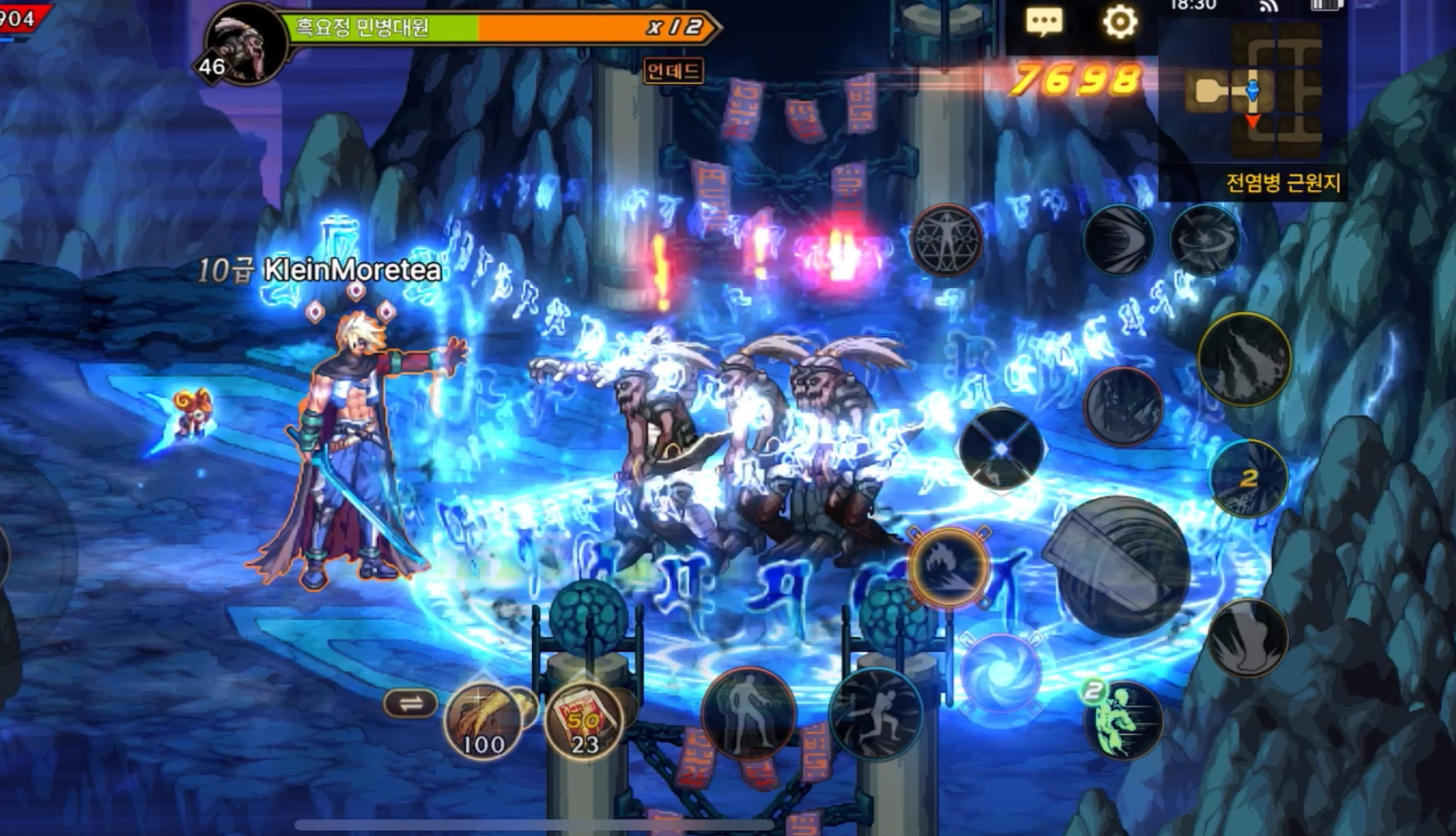
Task: Select the boss portrait at level 46
Action: tap(245, 43)
